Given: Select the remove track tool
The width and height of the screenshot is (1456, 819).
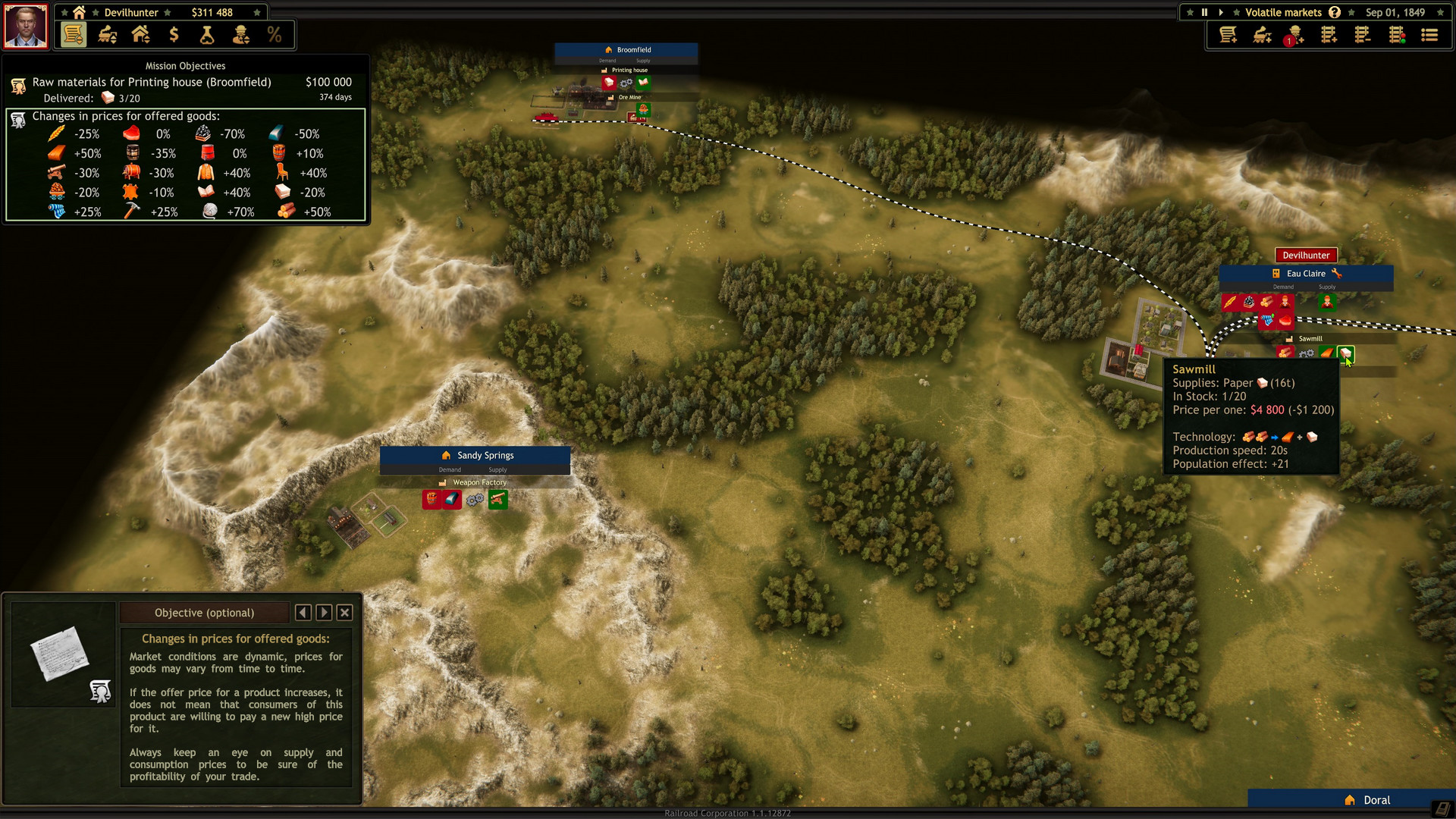Looking at the screenshot, I should point(1362,34).
